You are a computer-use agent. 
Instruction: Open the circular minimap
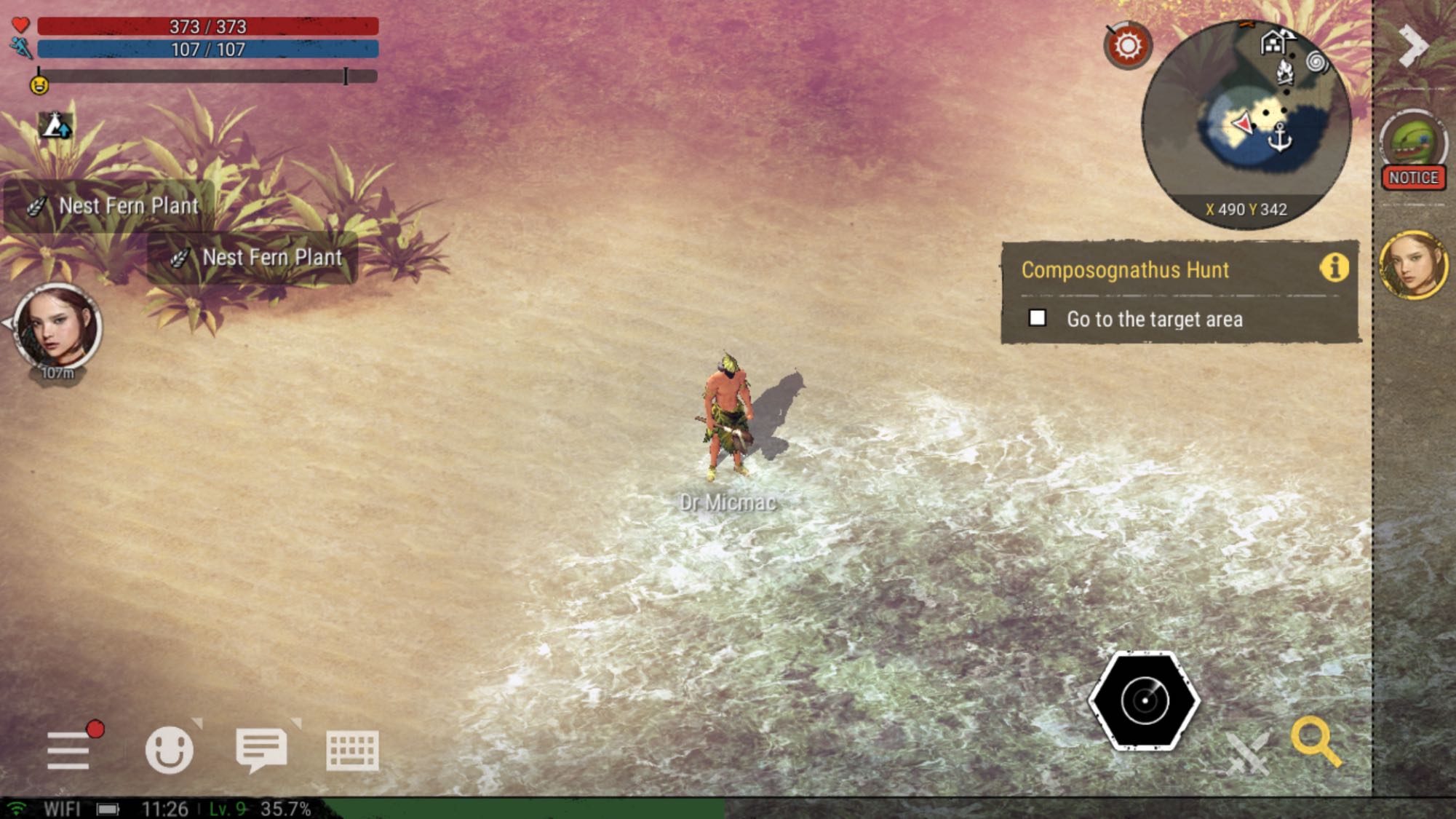[x=1246, y=124]
